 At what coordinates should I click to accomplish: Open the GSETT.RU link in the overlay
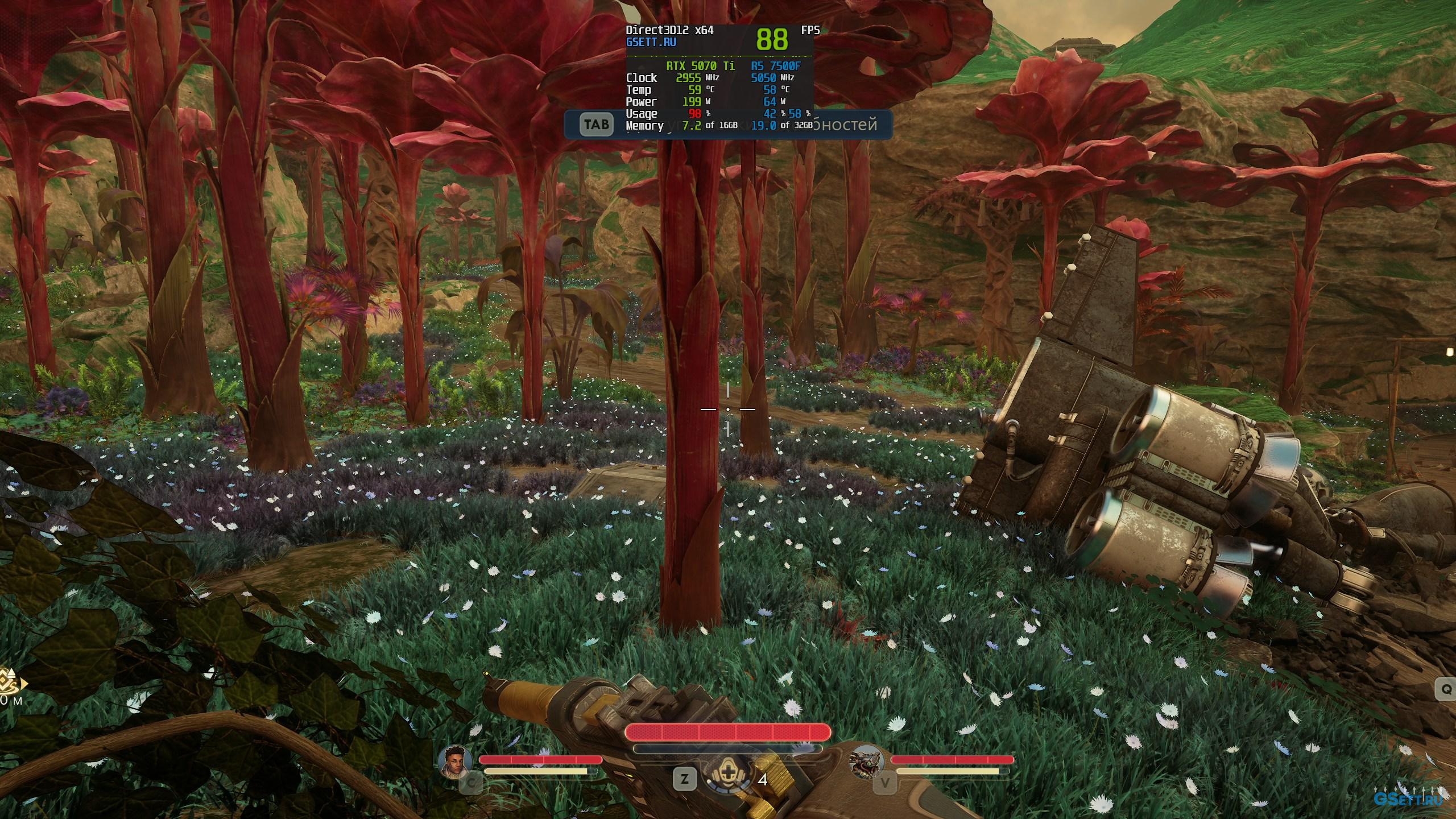click(651, 42)
